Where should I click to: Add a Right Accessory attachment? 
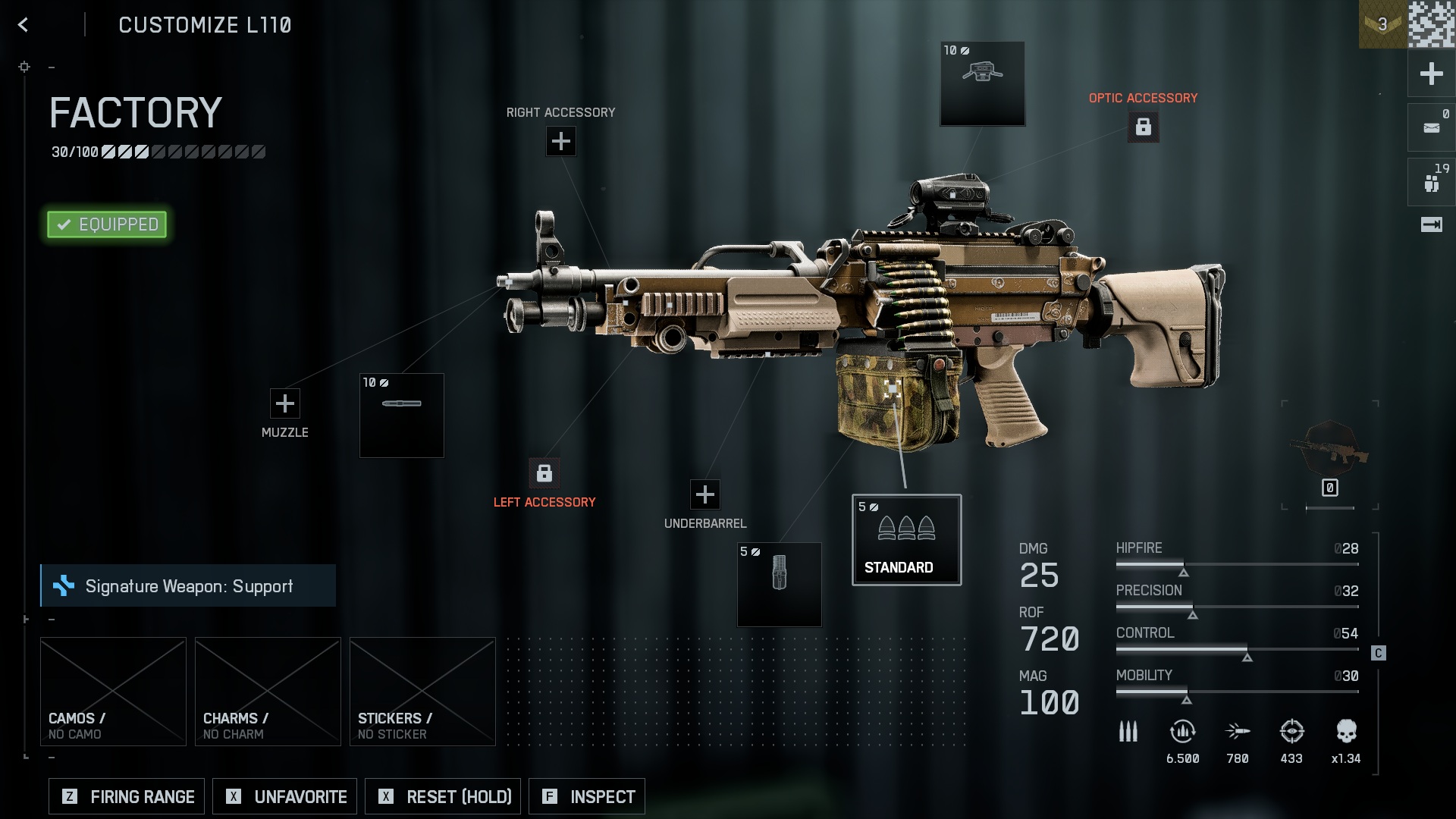561,141
